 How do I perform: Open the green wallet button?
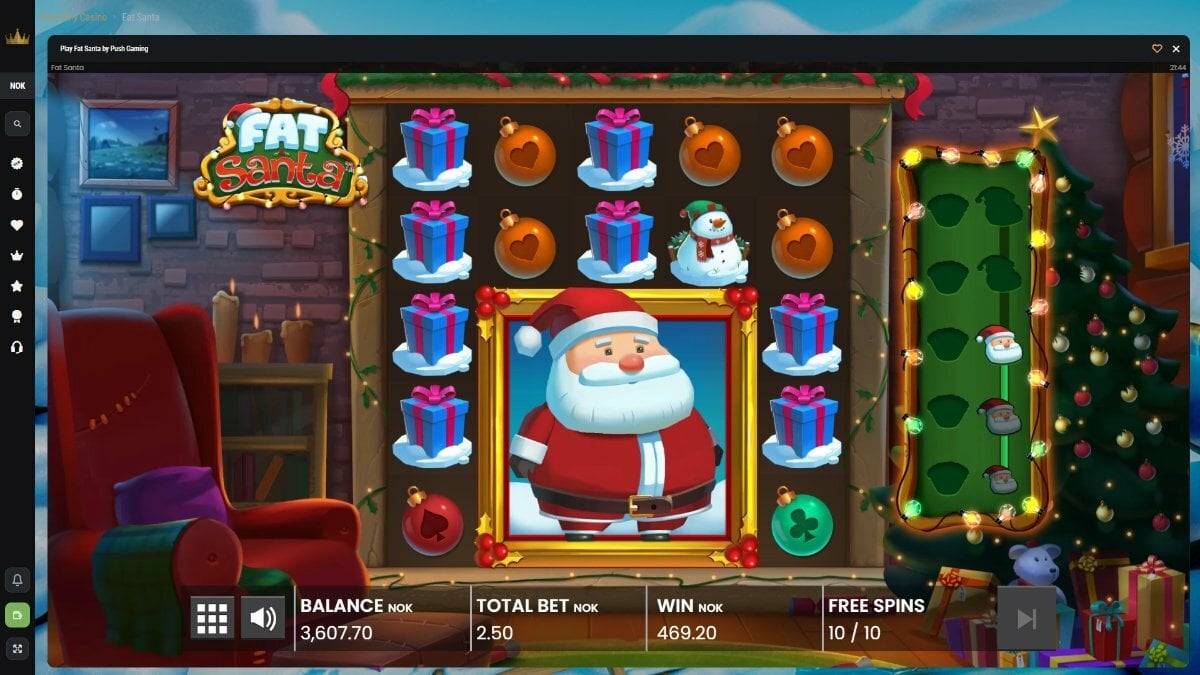pos(17,615)
